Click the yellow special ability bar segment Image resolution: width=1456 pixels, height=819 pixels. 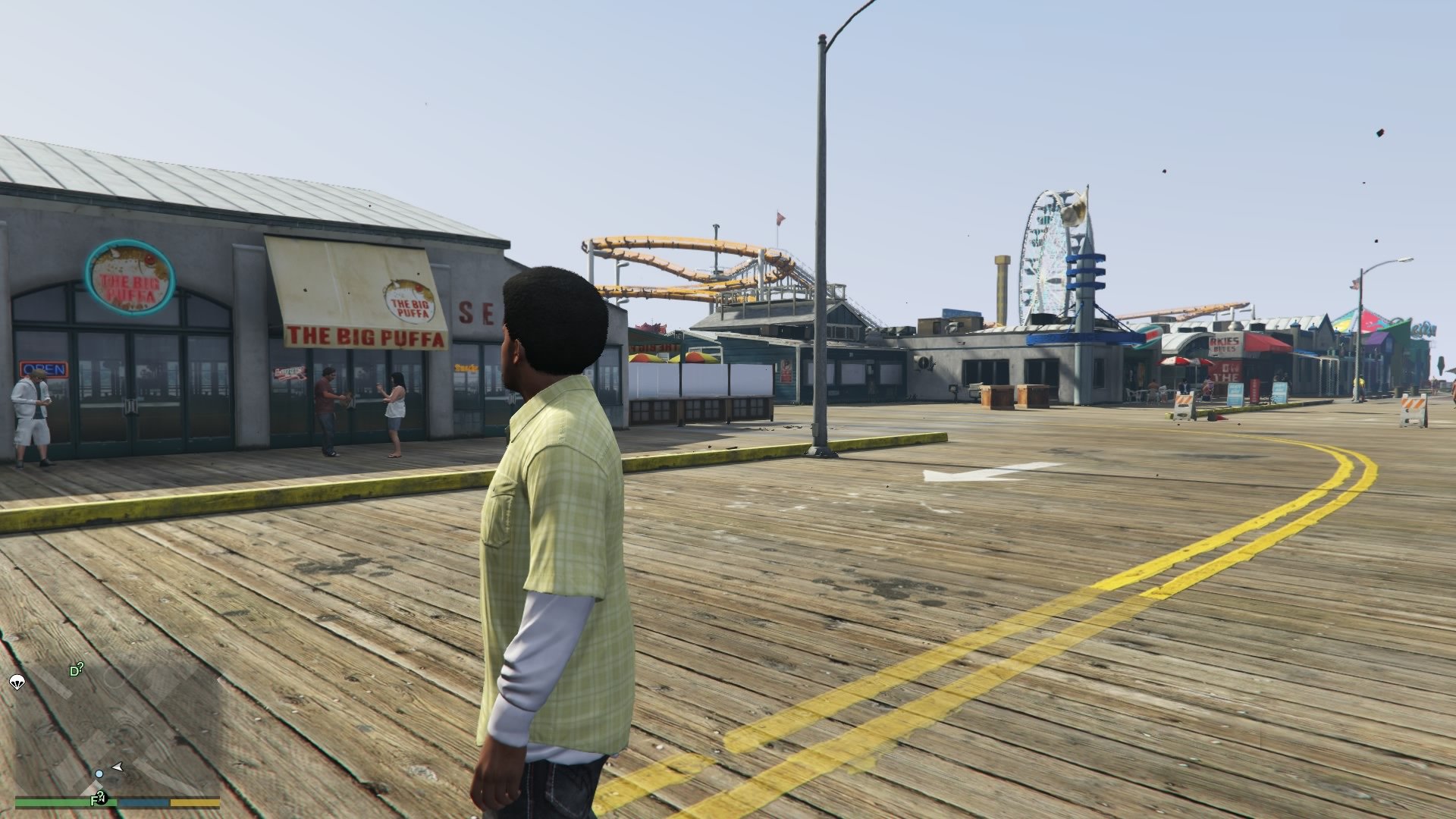pos(193,802)
